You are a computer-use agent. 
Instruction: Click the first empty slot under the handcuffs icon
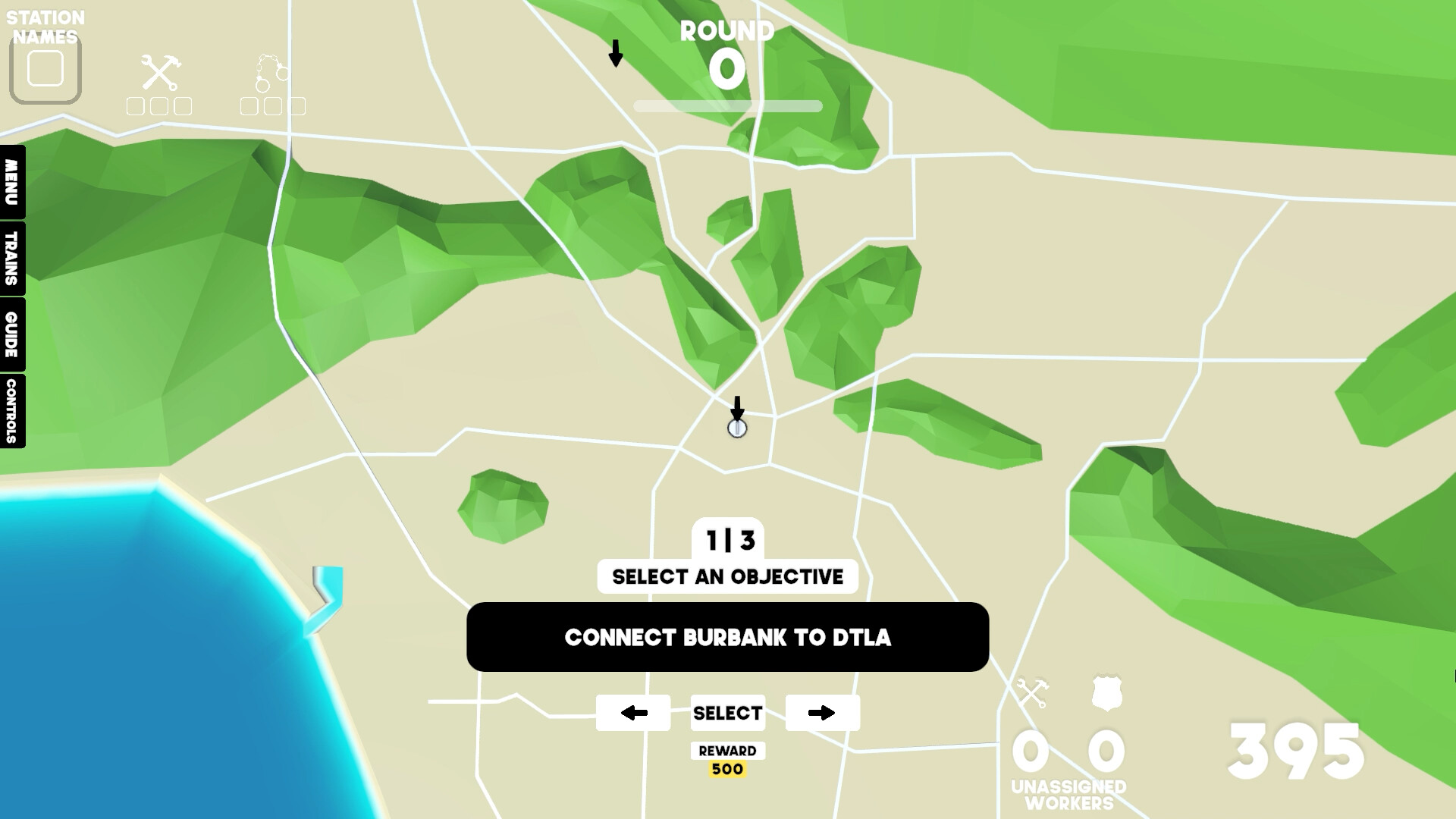click(251, 105)
